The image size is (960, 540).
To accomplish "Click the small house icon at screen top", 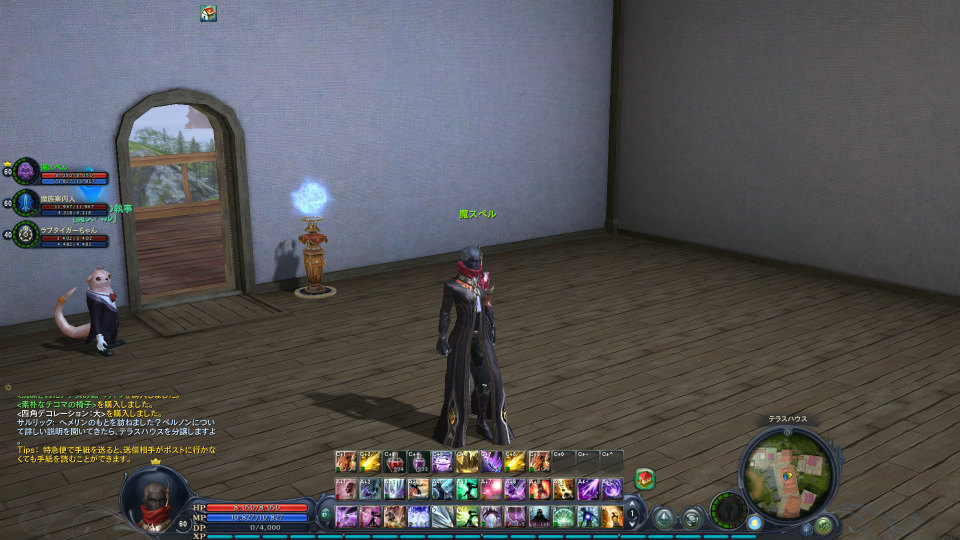I will [208, 13].
